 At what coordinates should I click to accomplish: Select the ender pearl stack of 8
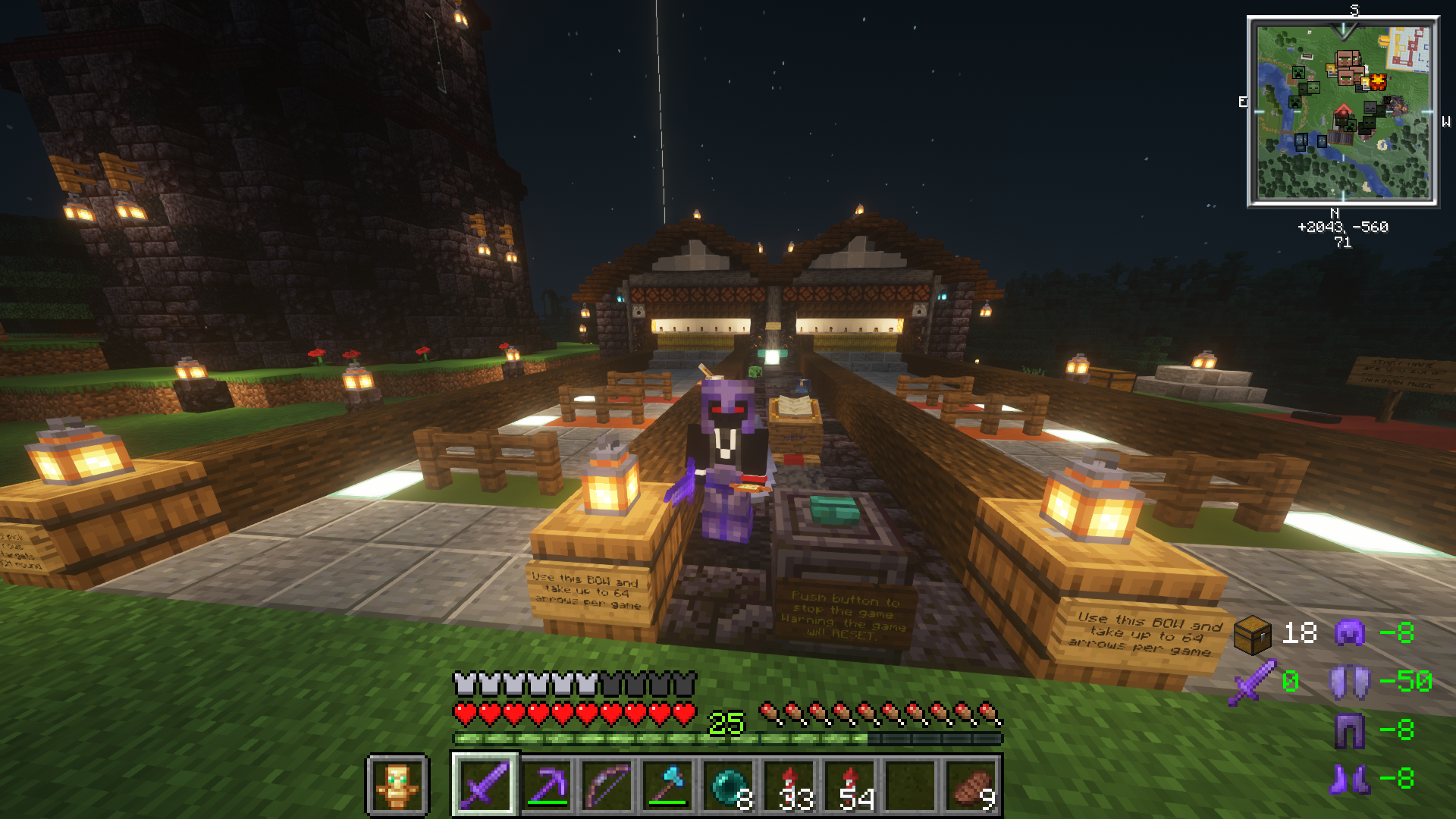coord(728,785)
